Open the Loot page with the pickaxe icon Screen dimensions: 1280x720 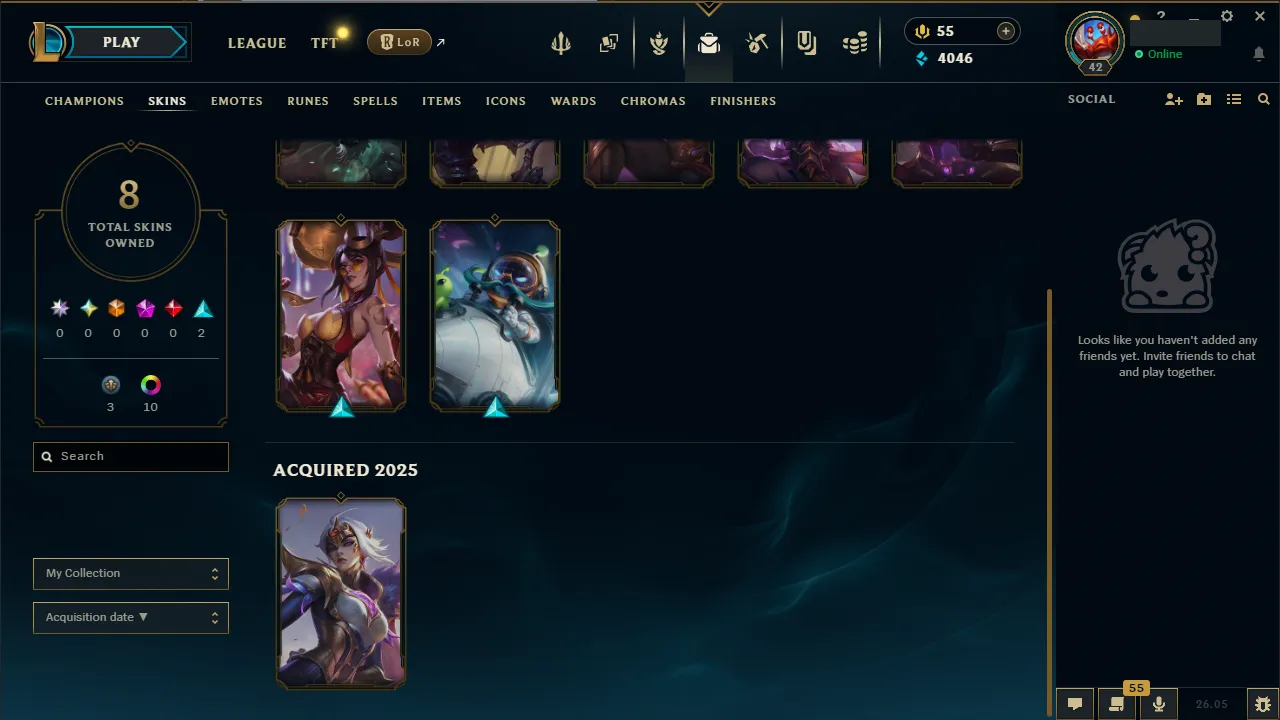(x=757, y=42)
